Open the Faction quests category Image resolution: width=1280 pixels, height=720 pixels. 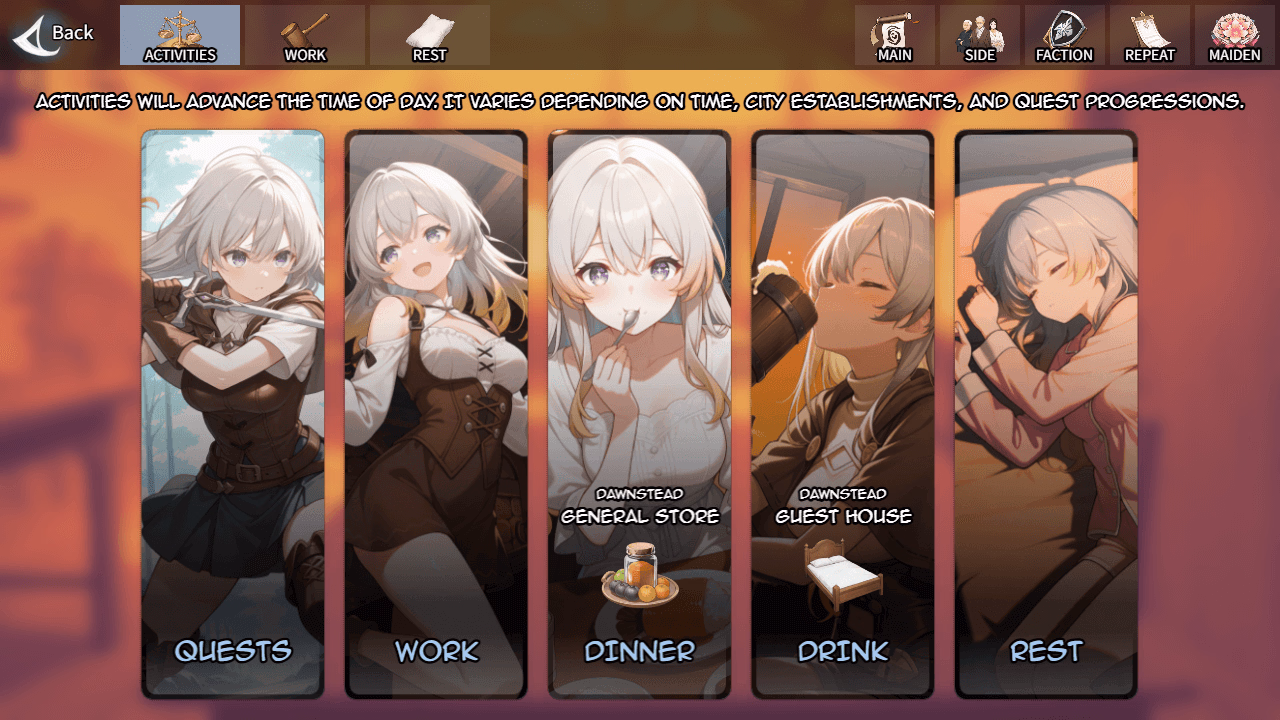pos(1064,36)
